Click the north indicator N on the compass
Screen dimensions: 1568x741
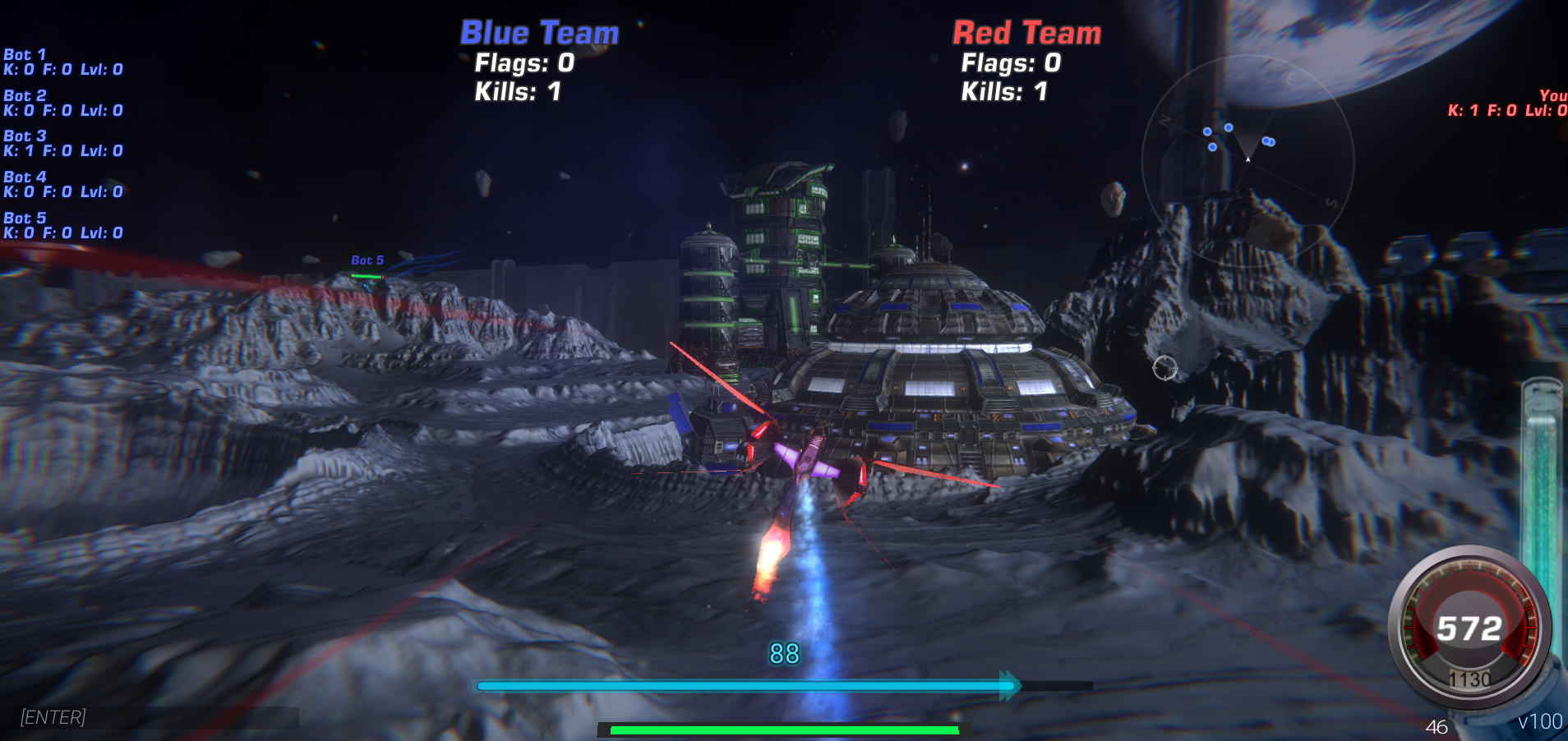pos(1164,118)
